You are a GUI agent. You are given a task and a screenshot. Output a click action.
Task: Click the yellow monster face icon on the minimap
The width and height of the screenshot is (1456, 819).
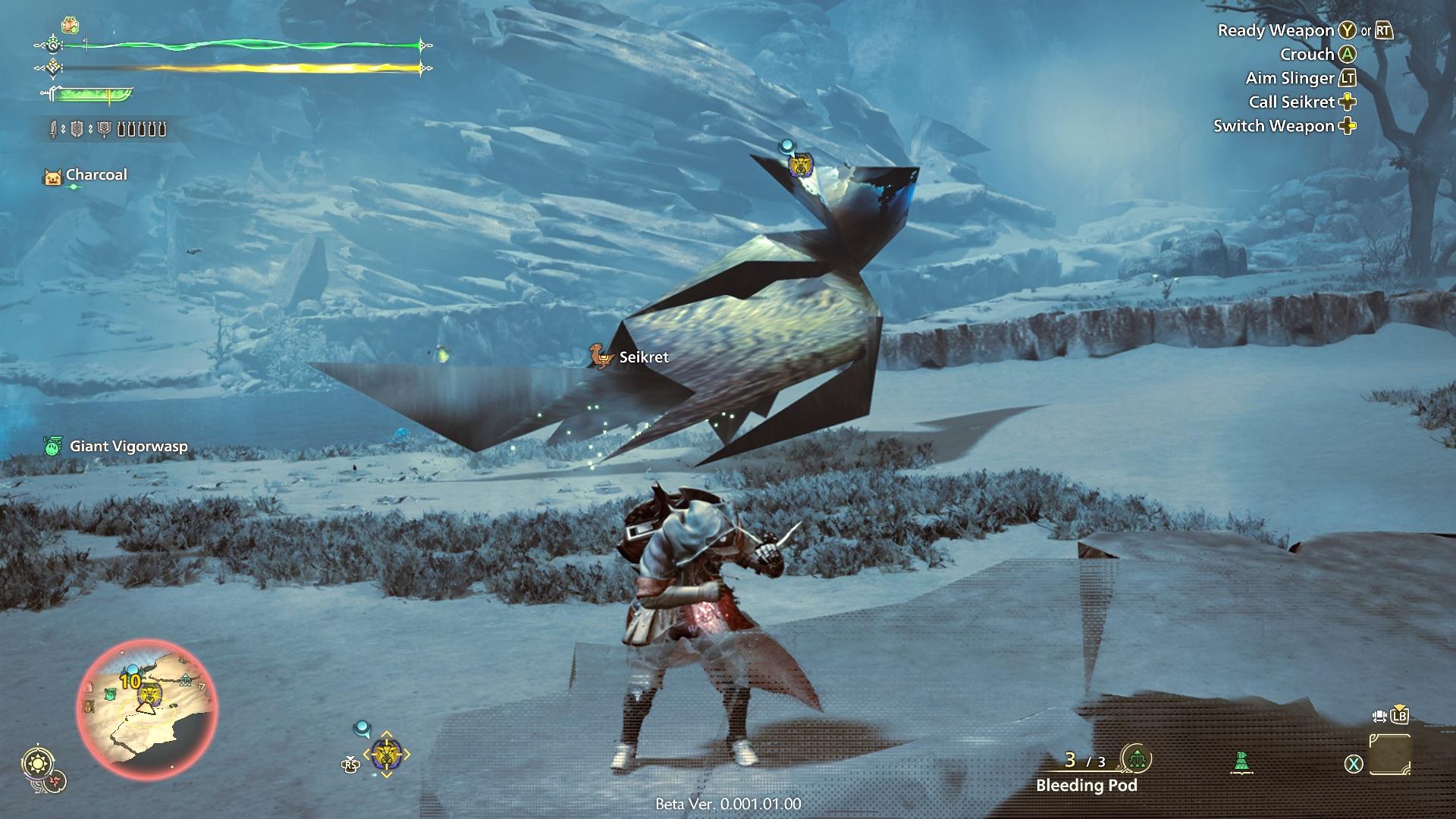pyautogui.click(x=150, y=694)
